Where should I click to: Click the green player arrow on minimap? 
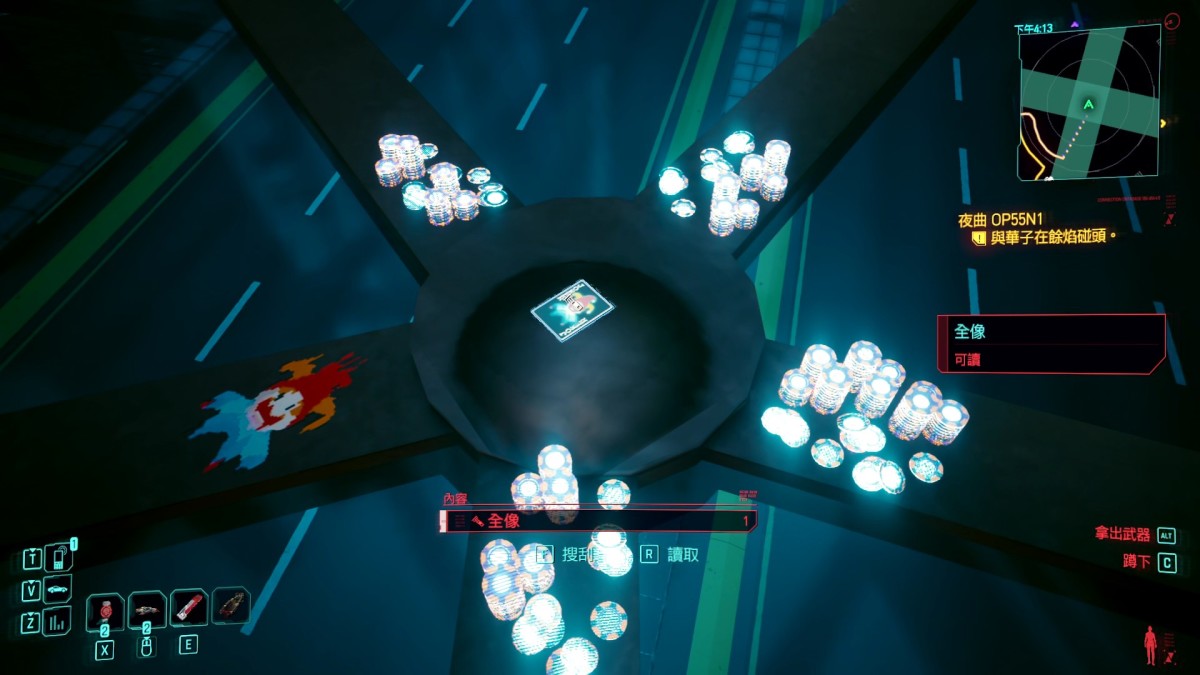click(x=1088, y=104)
